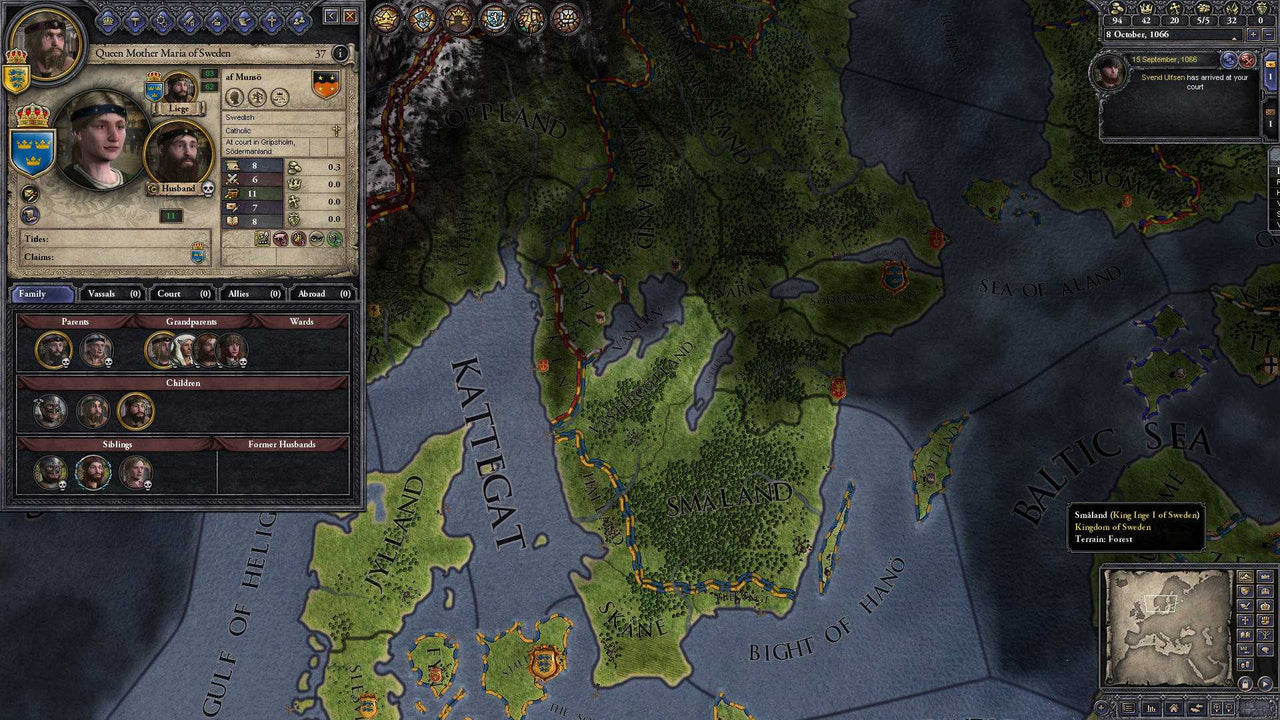Screen dimensions: 1280x720
Task: Increase game speed with the plus button
Action: (1253, 34)
